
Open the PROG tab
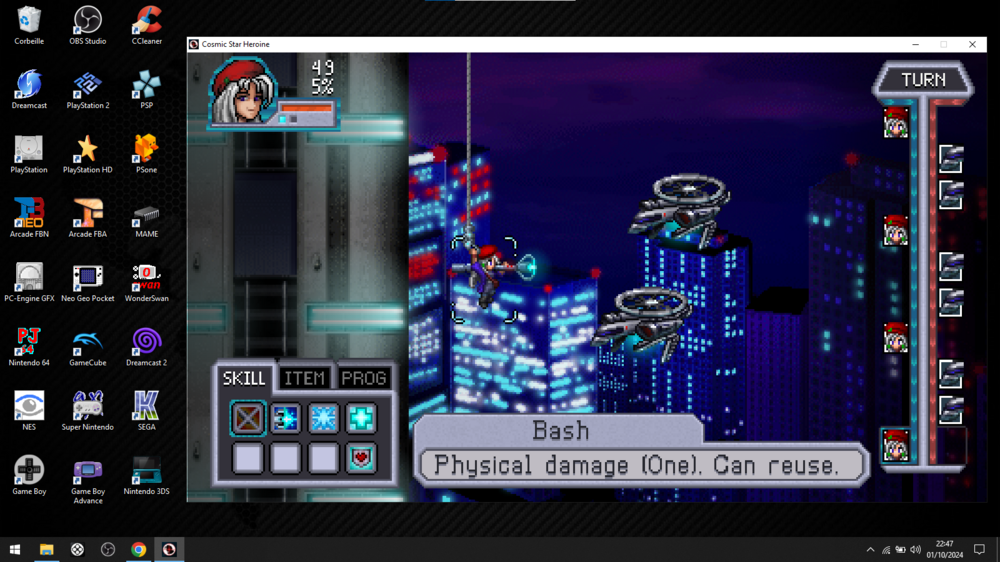click(364, 378)
